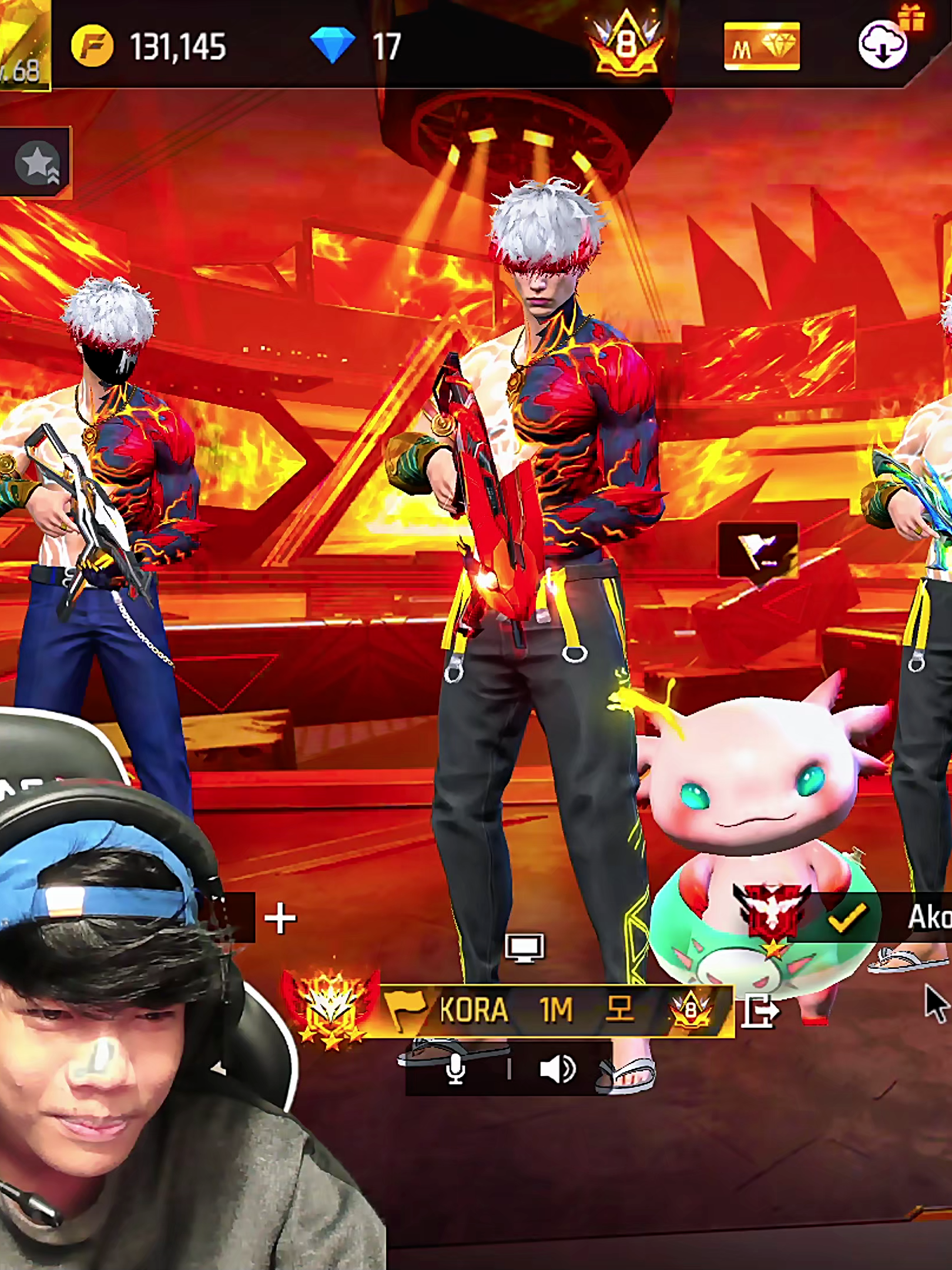Expand the double chevron under the star icon
This screenshot has width=952, height=1270.
53,173
